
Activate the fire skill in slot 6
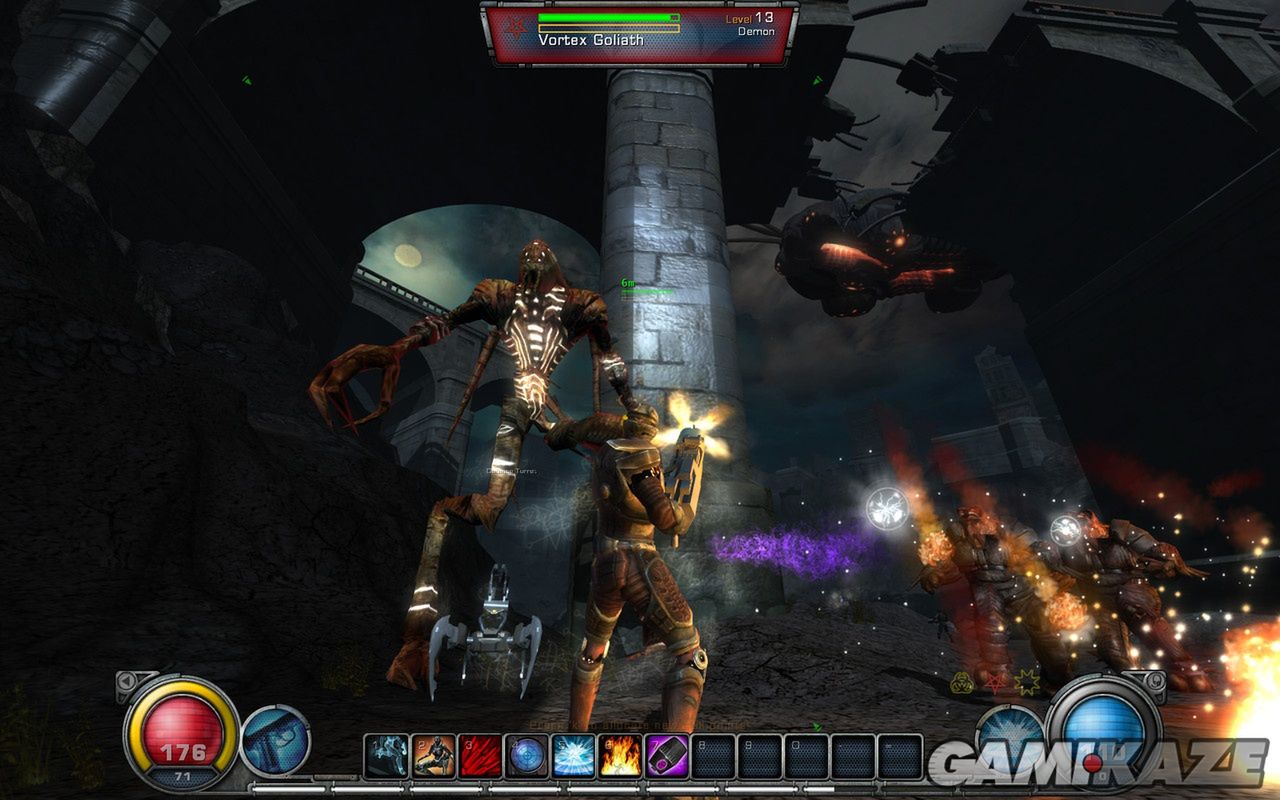[620, 756]
